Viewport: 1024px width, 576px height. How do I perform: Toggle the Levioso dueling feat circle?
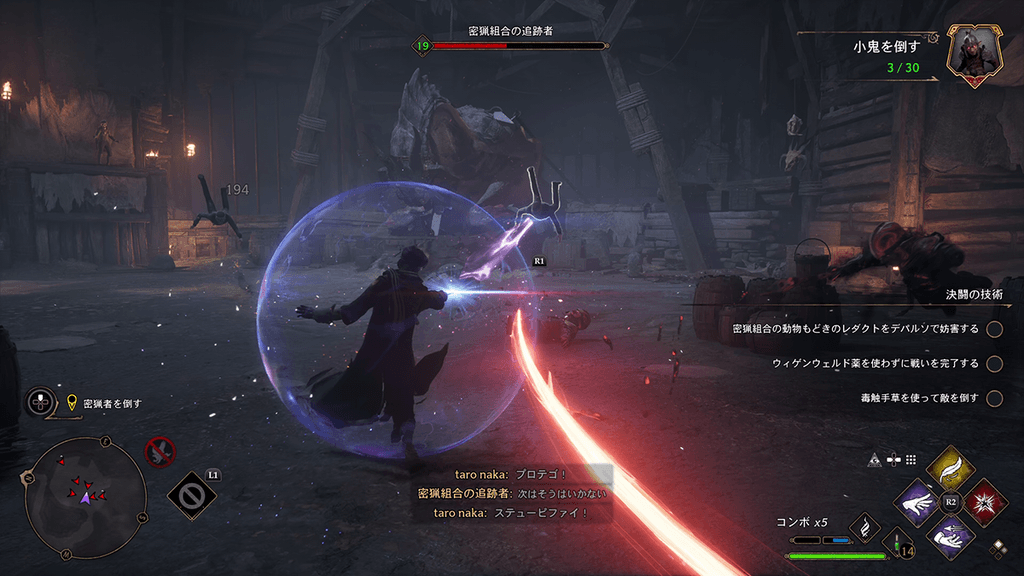click(x=994, y=329)
